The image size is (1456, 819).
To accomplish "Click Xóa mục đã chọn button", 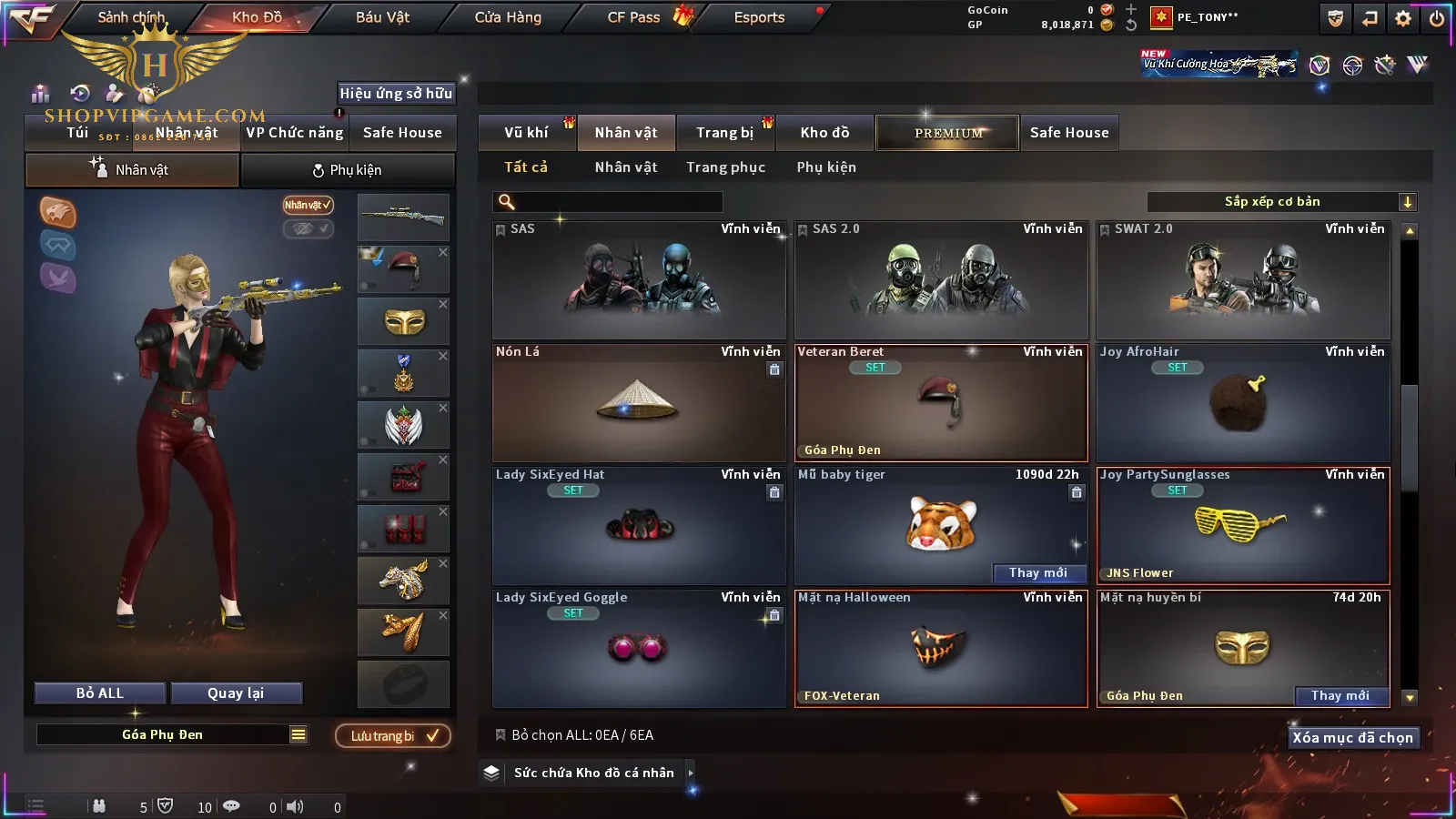I will coord(1352,738).
